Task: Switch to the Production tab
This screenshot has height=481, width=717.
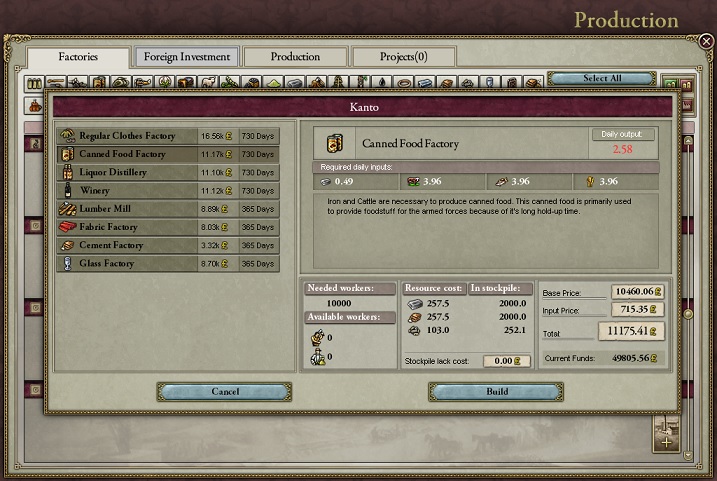Action: [x=295, y=57]
